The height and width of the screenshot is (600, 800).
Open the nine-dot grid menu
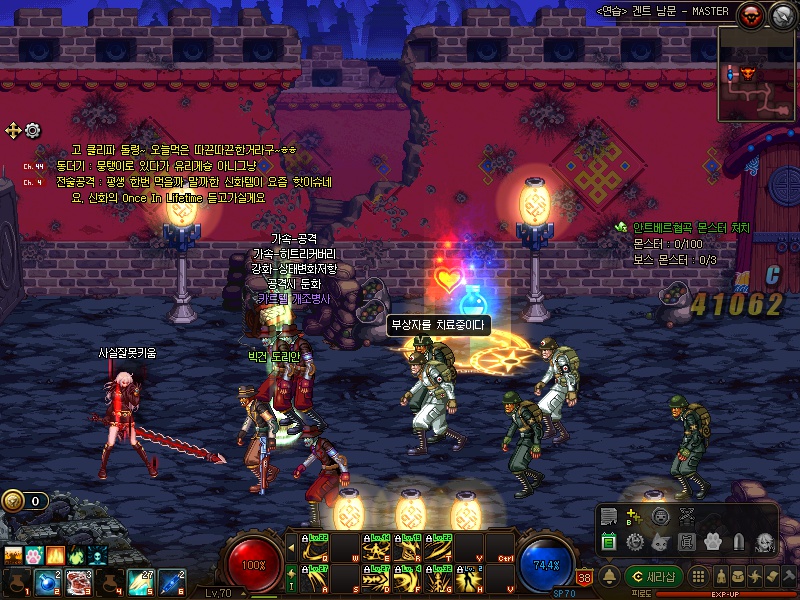pos(700,577)
